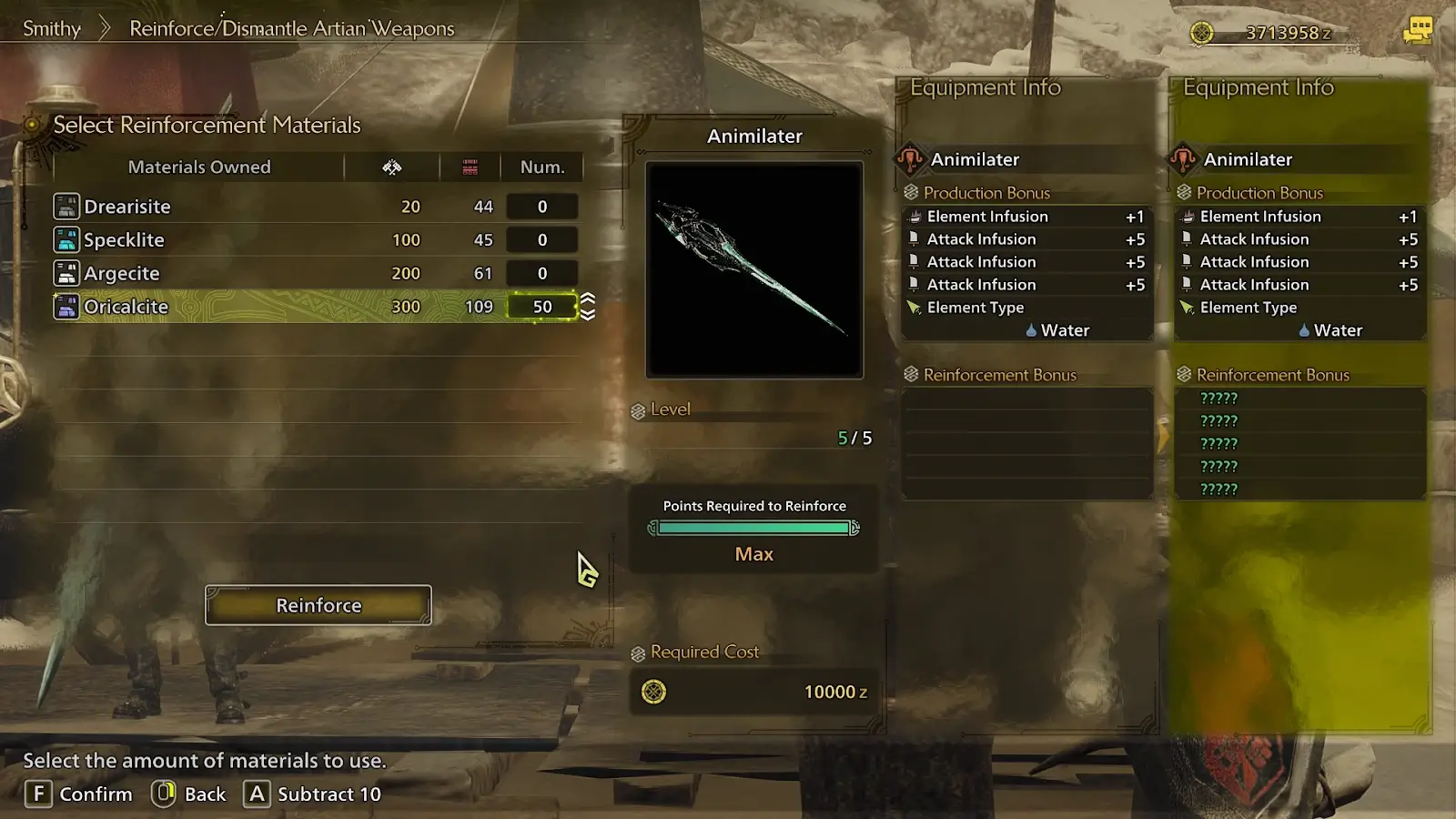Select the Argecite material icon

[x=65, y=273]
